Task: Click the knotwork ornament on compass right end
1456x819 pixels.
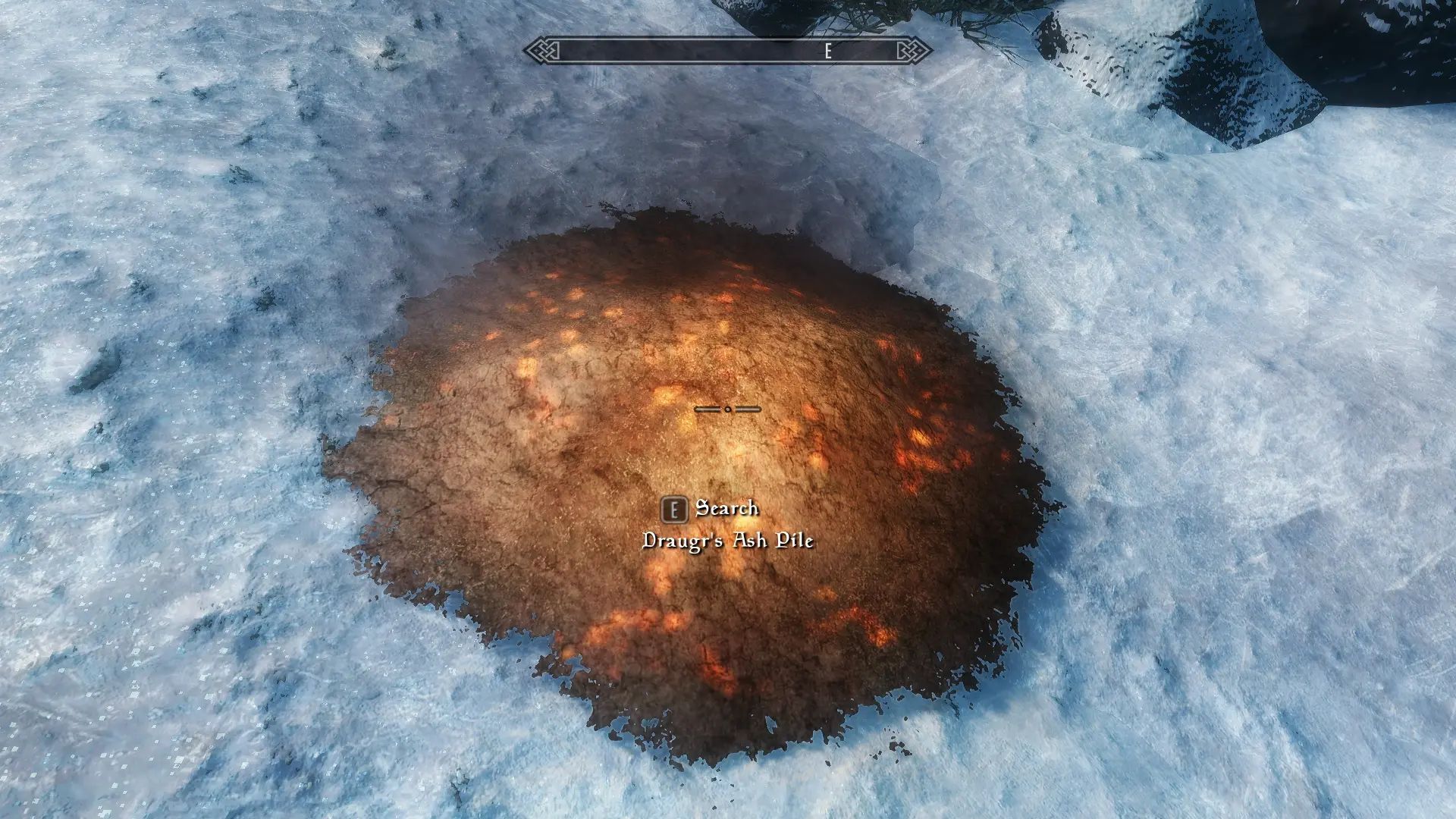Action: pos(917,50)
